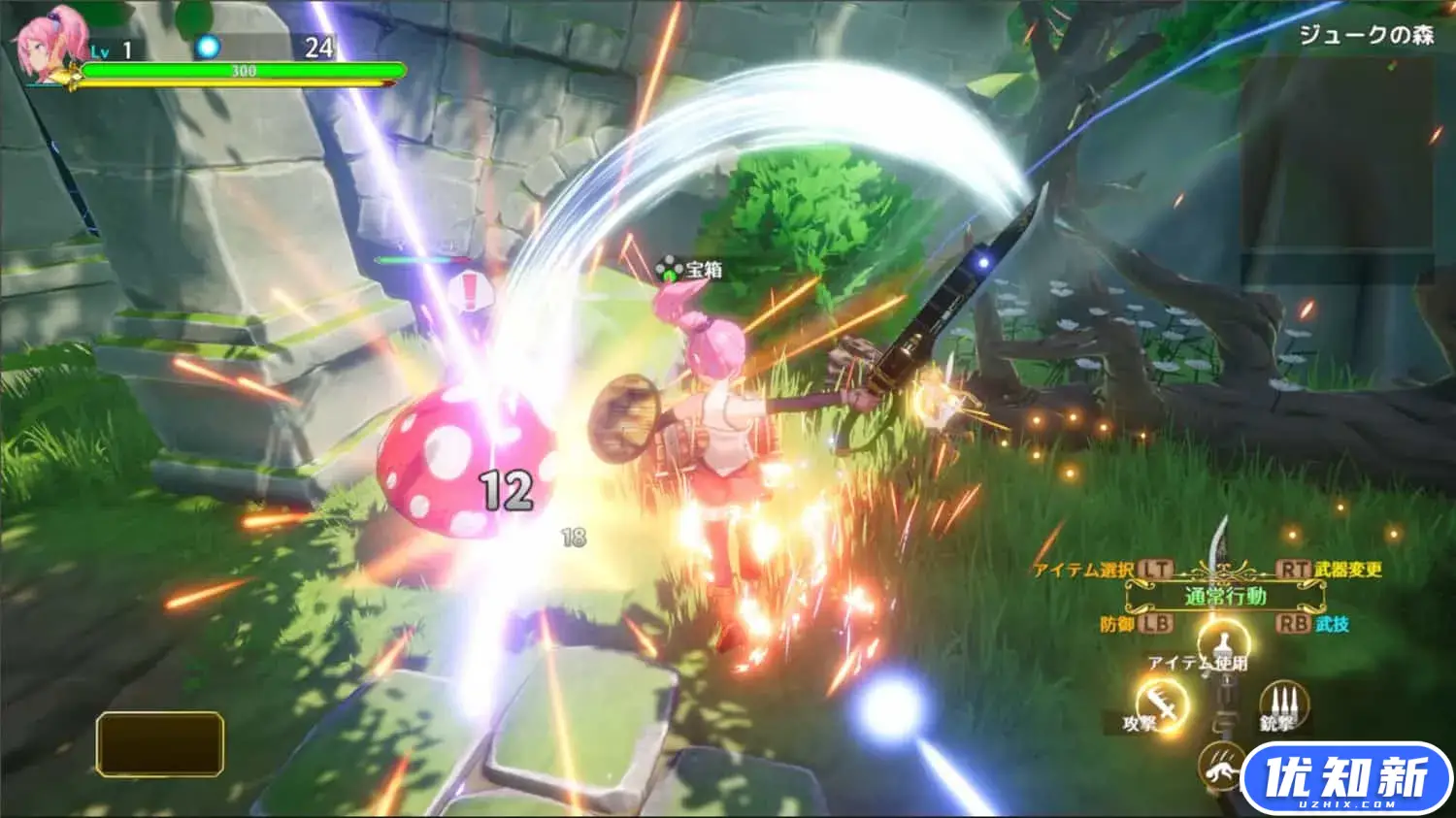
Task: Use the item via アイテム使用 icon
Action: (x=1222, y=642)
